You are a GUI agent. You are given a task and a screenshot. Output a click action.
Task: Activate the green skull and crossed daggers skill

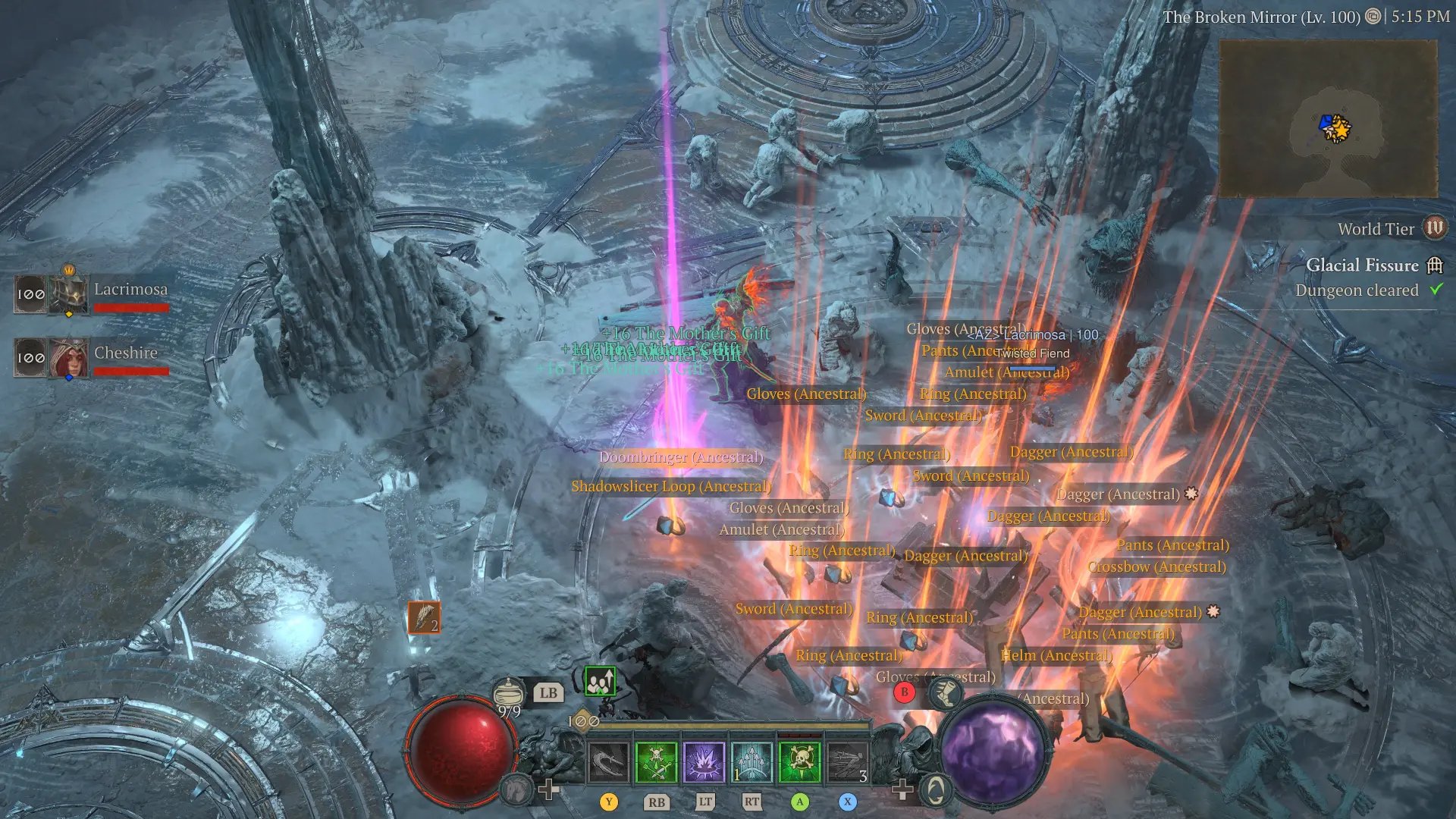tap(656, 761)
